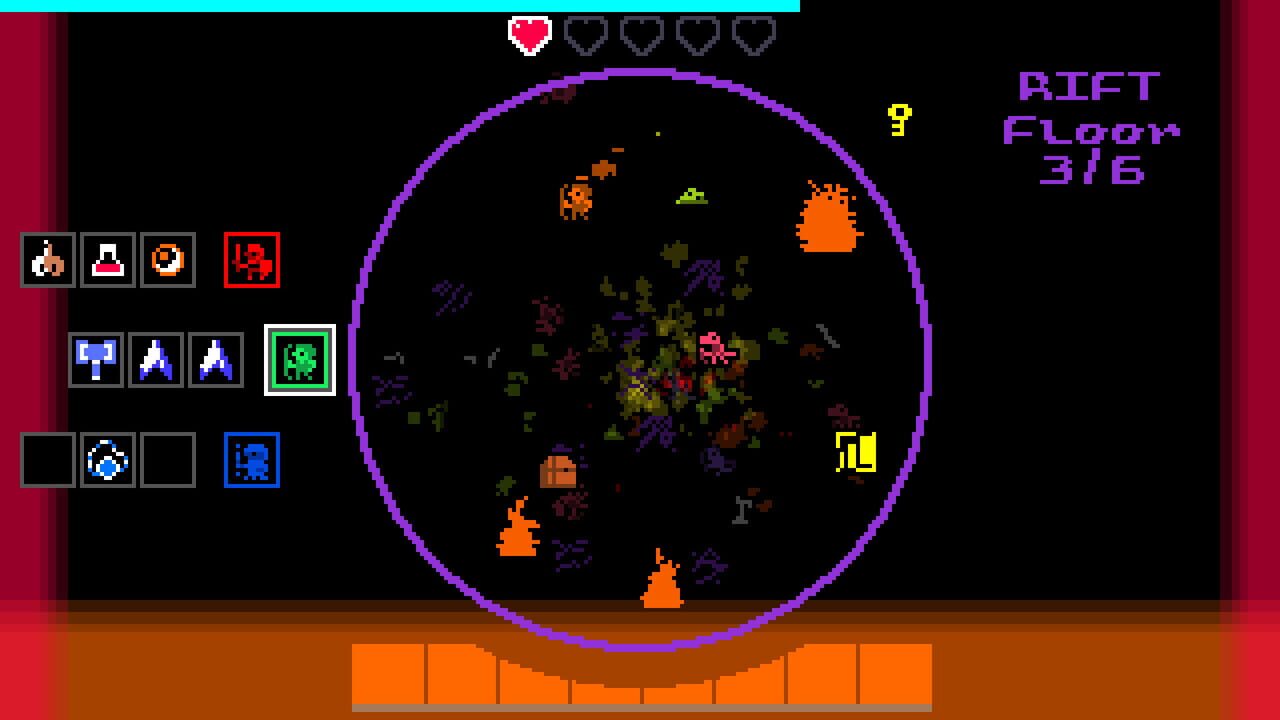This screenshot has height=720, width=1280.
Task: Click the cyan progress bar at the top
Action: pos(398,6)
